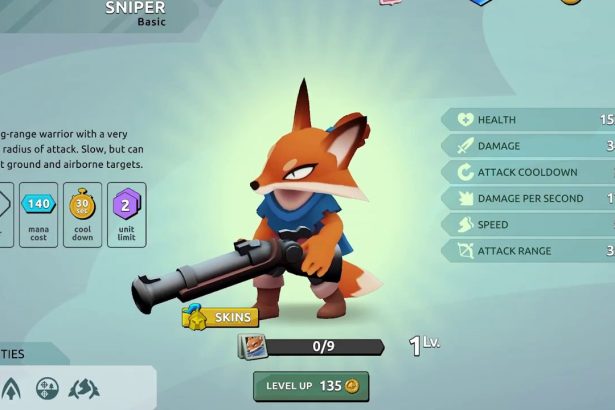The height and width of the screenshot is (410, 615).
Task: Show the Speed stat row
Action: click(530, 224)
